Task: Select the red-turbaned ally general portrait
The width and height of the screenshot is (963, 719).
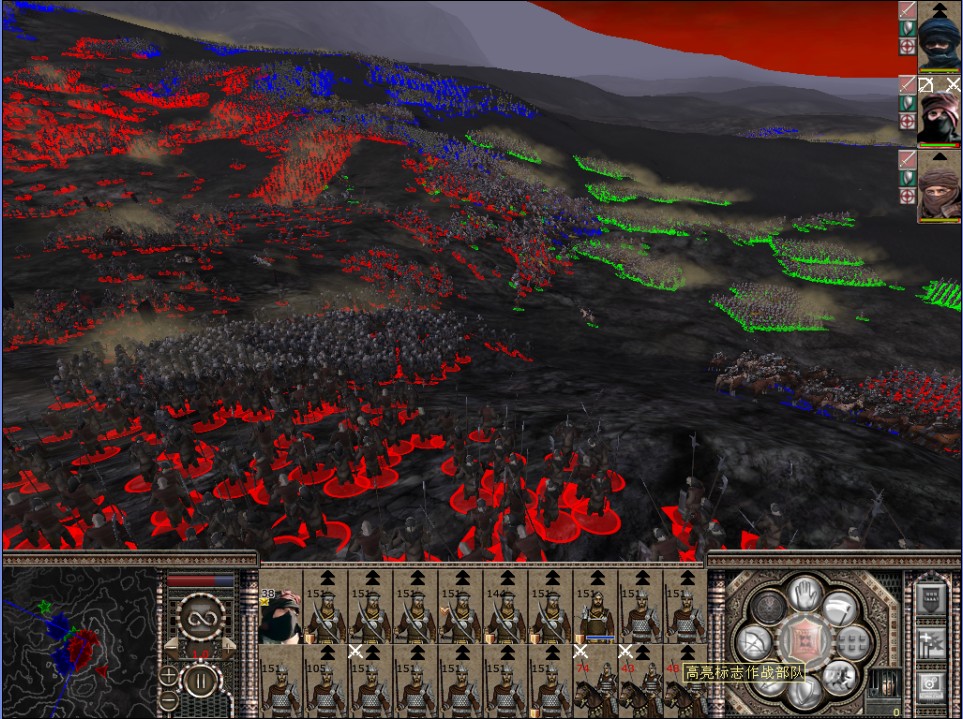Action: coord(939,110)
